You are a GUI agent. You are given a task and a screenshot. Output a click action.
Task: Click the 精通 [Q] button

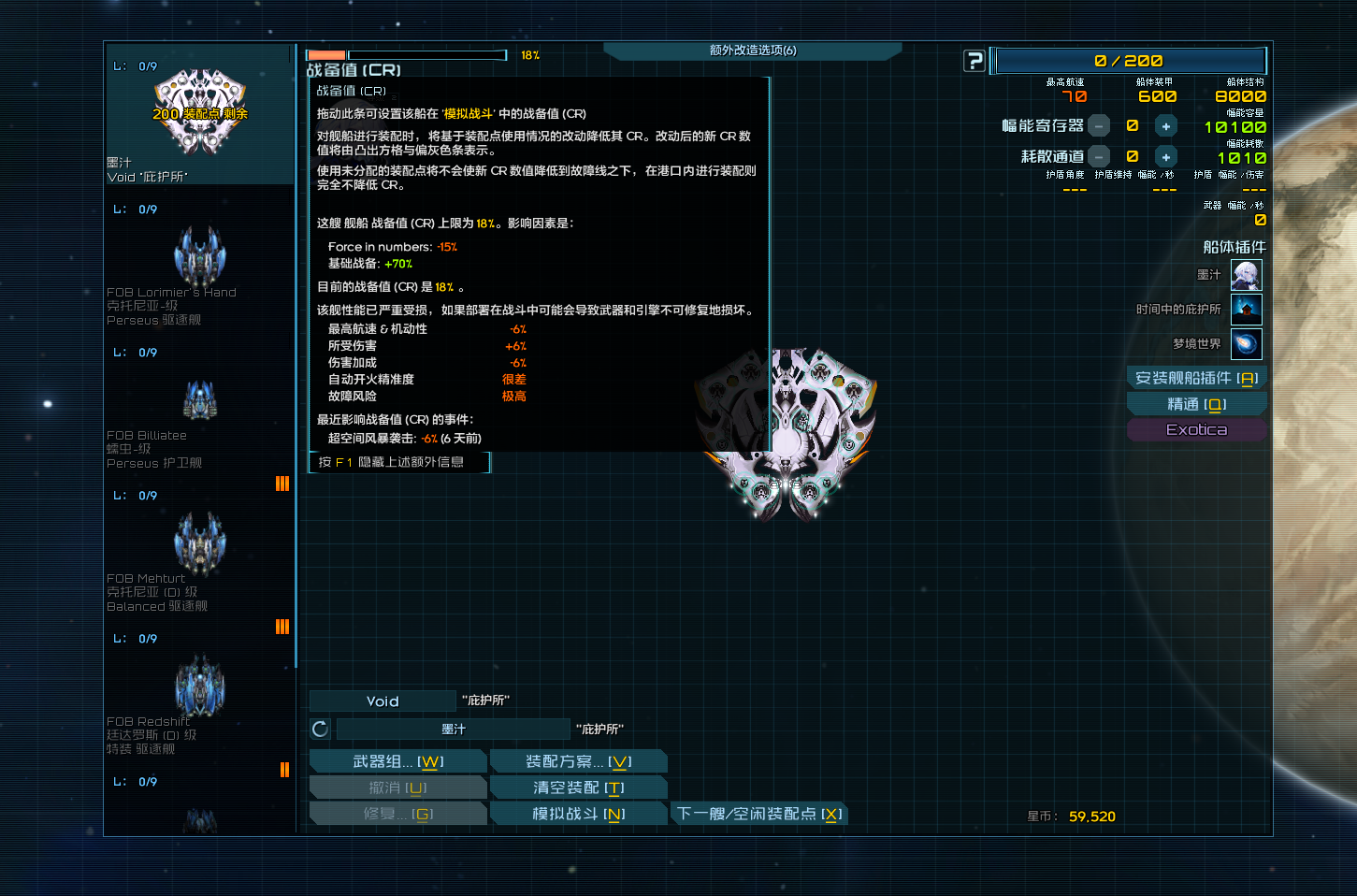click(1196, 403)
